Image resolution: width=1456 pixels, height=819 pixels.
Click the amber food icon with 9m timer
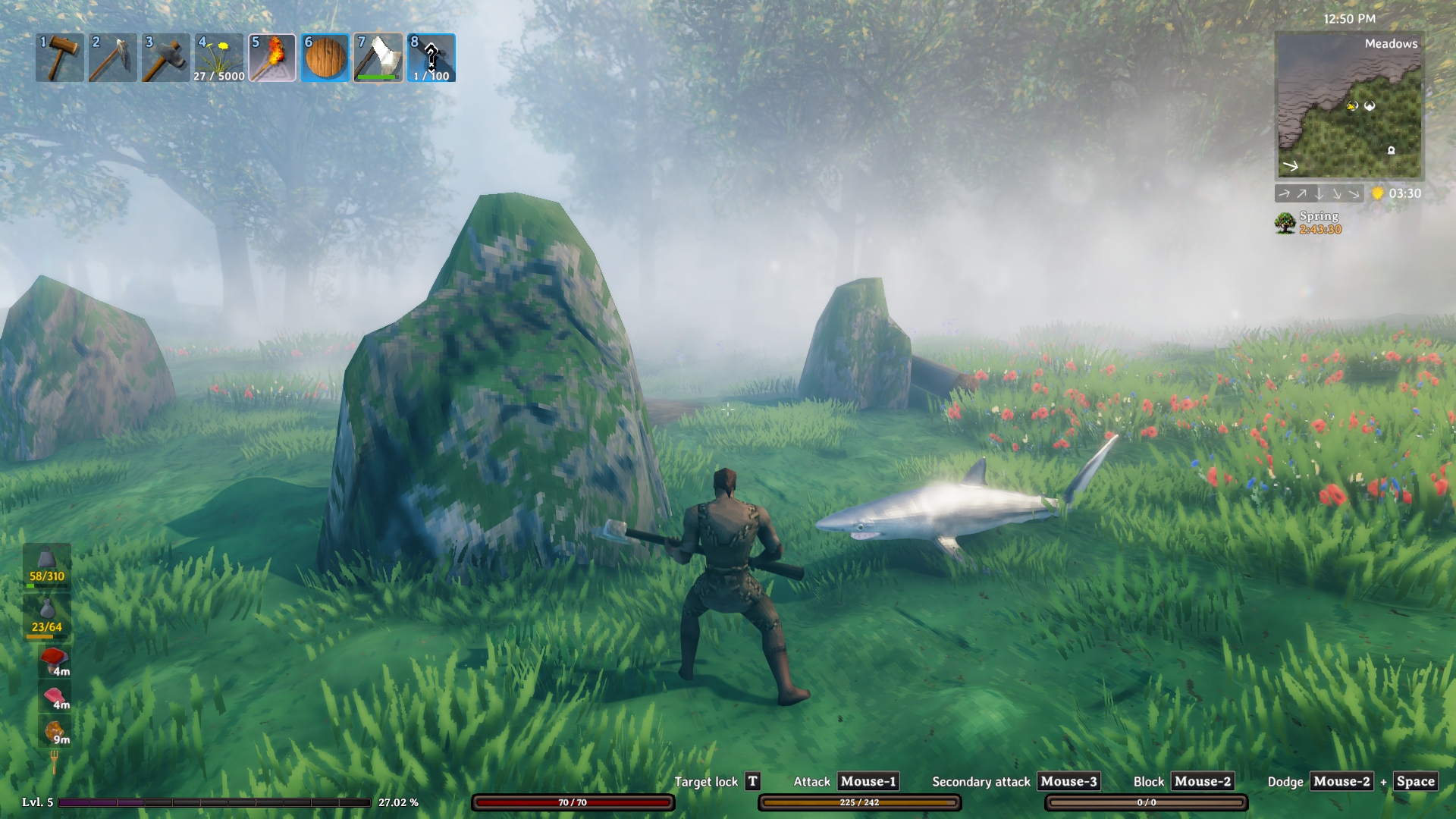click(54, 731)
